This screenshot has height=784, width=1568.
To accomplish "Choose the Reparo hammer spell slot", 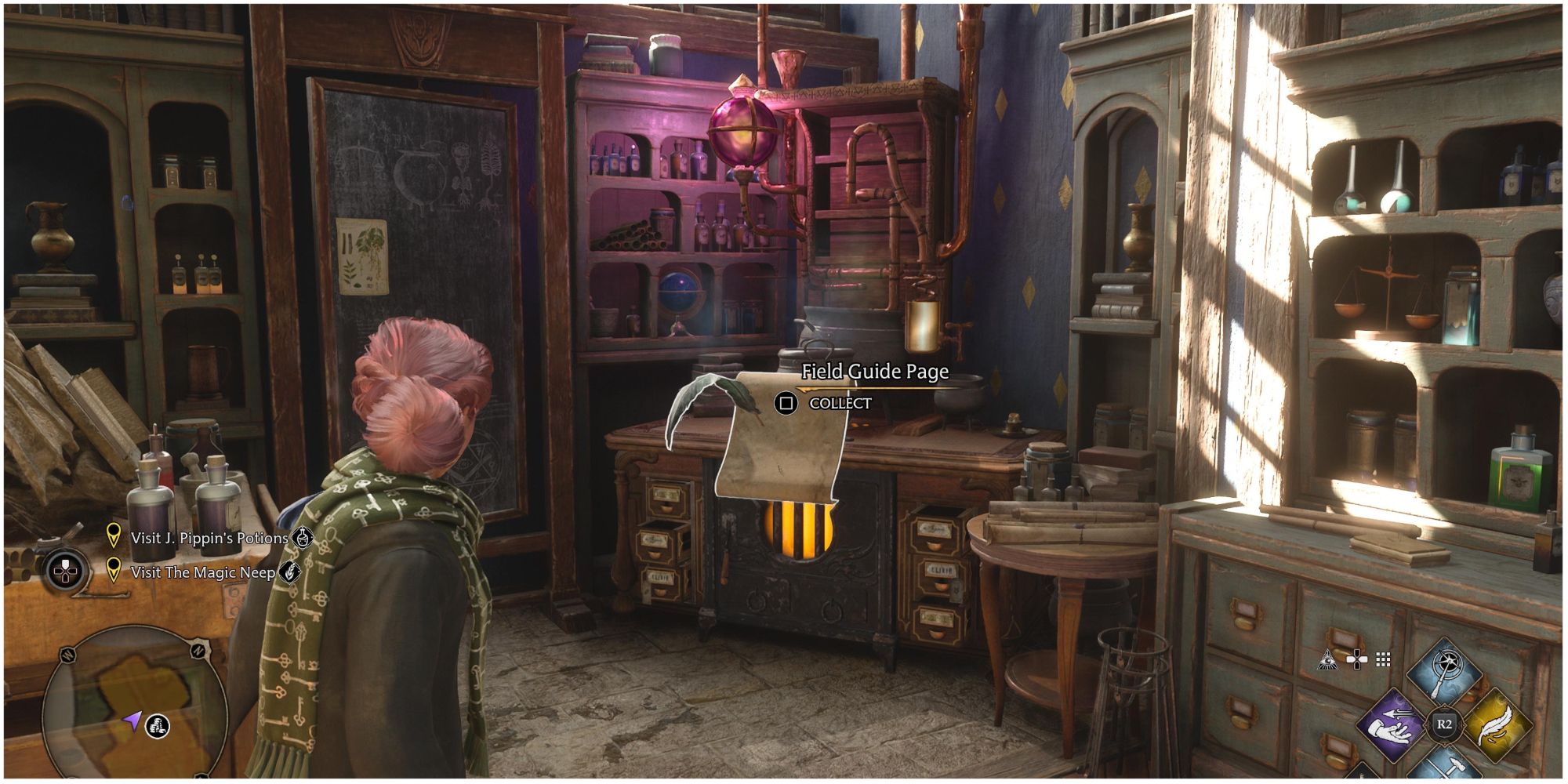I will point(1444,767).
